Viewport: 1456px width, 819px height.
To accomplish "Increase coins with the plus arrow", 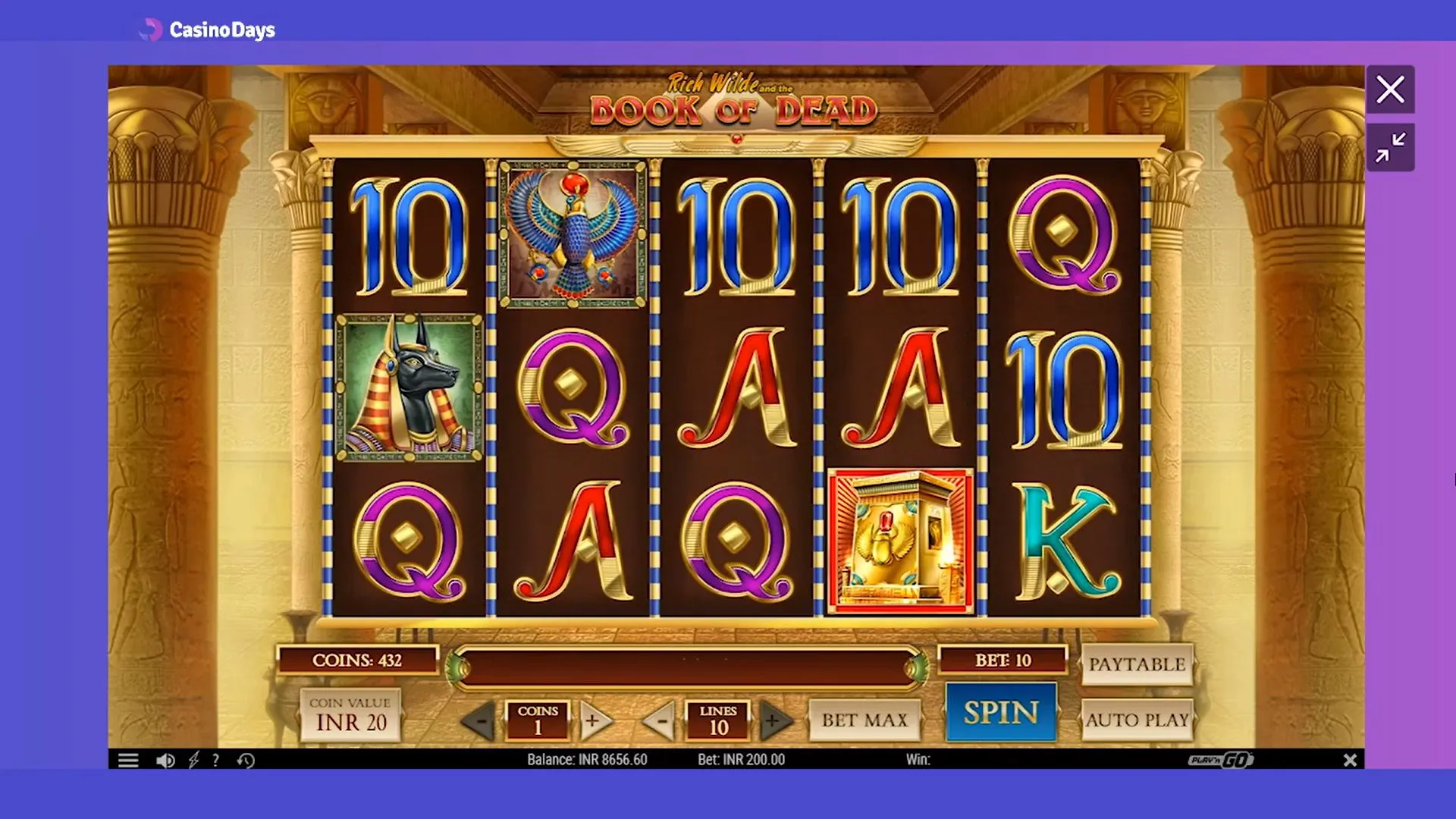I will click(594, 721).
